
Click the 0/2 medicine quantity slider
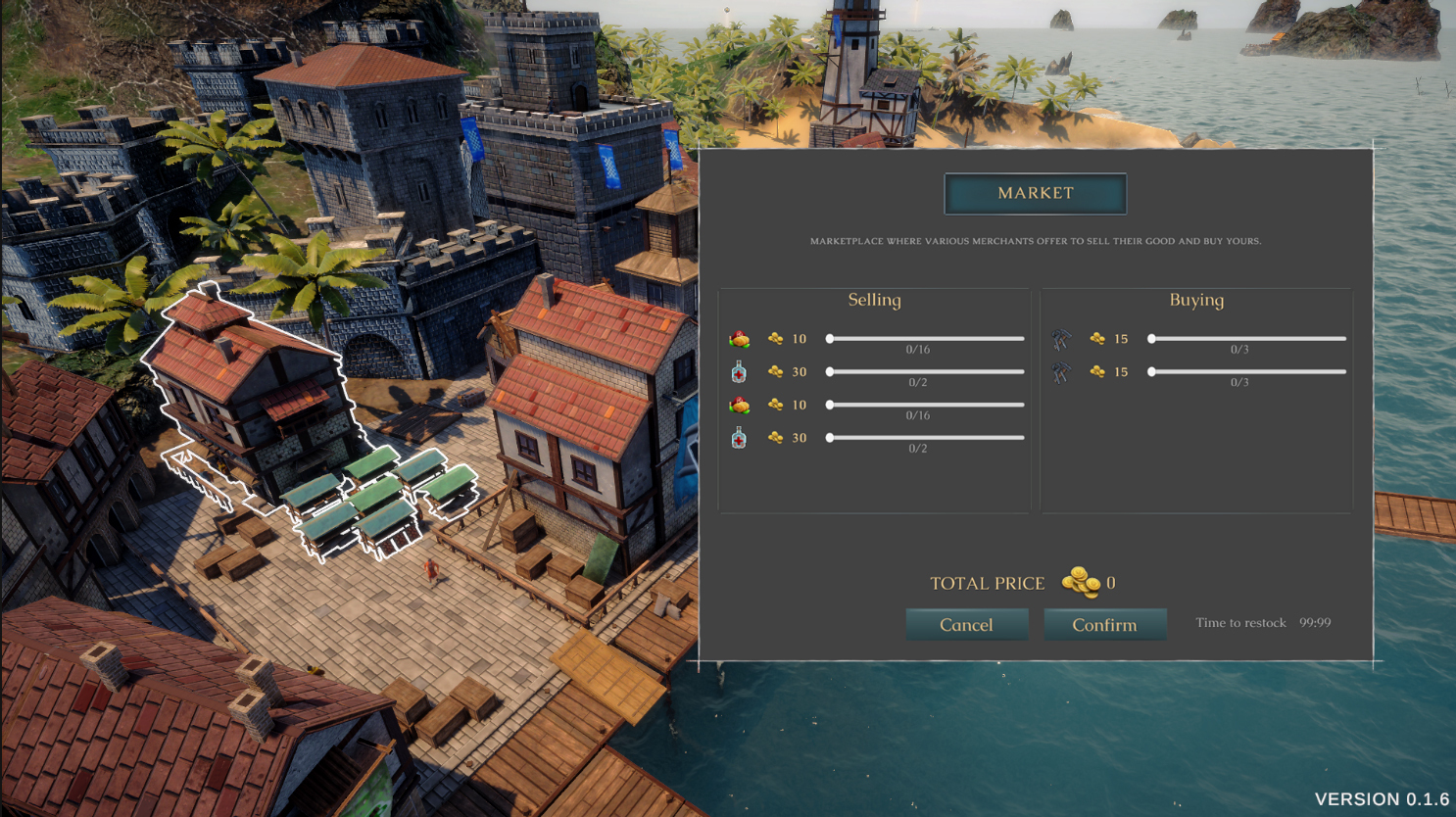[x=924, y=371]
